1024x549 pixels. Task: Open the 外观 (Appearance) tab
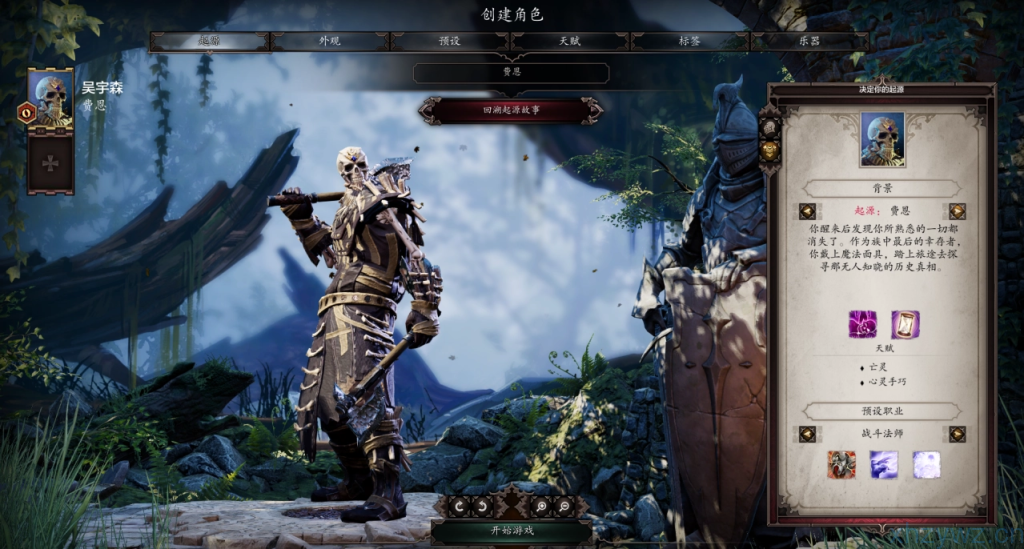click(329, 41)
